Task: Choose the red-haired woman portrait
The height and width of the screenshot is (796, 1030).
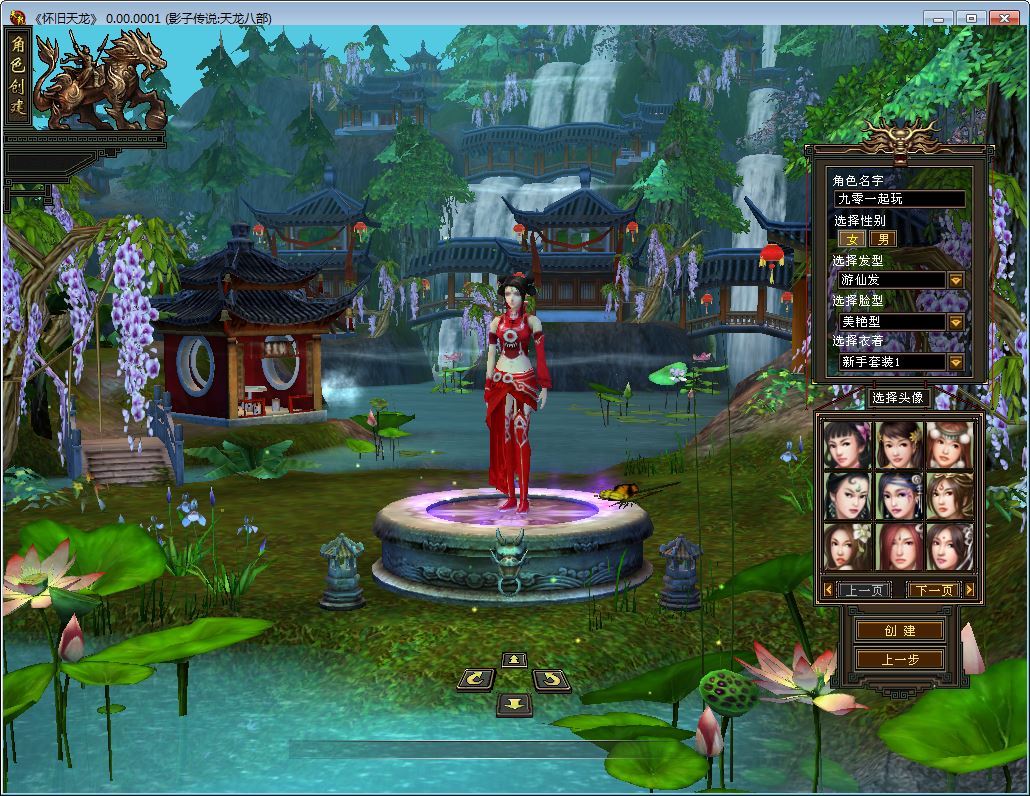Action: (x=898, y=547)
